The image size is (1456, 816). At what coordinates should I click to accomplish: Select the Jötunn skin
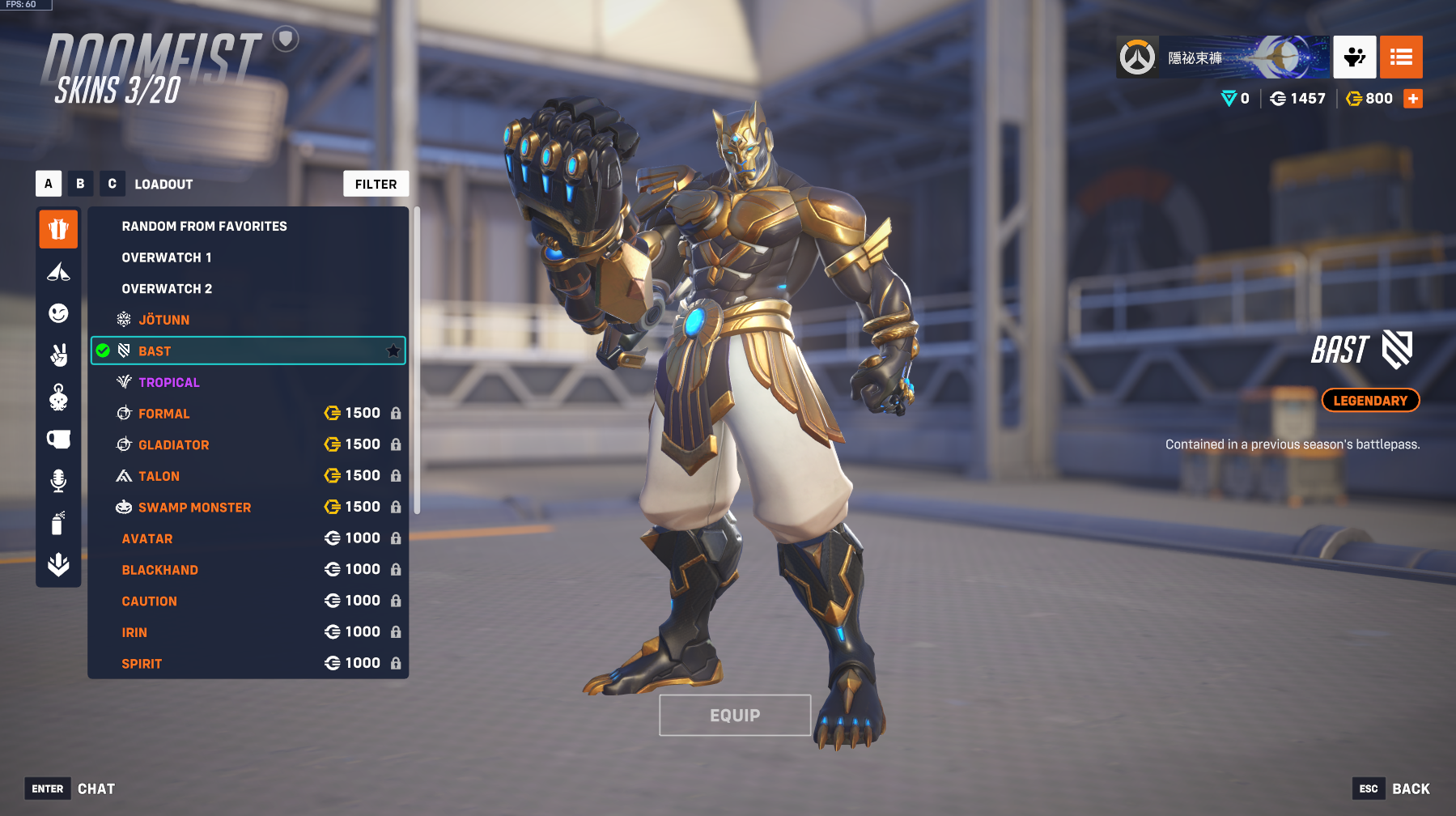click(x=163, y=320)
